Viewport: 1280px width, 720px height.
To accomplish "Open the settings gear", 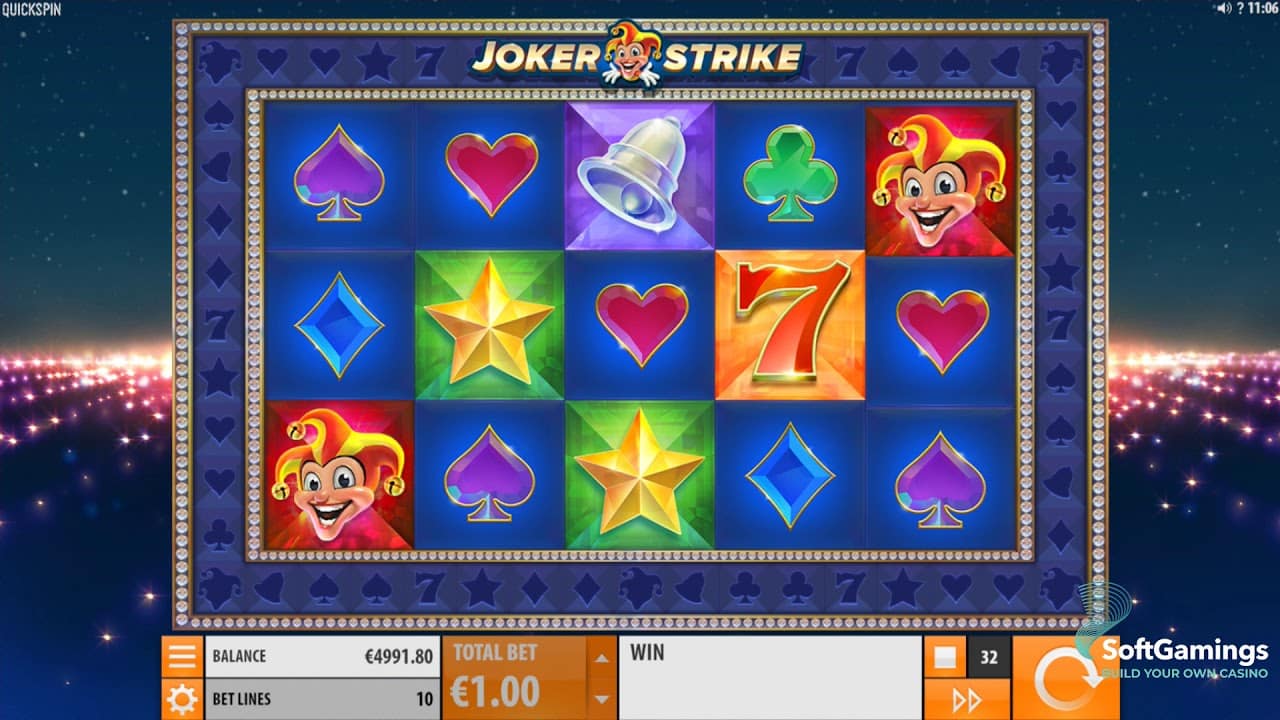I will point(180,698).
